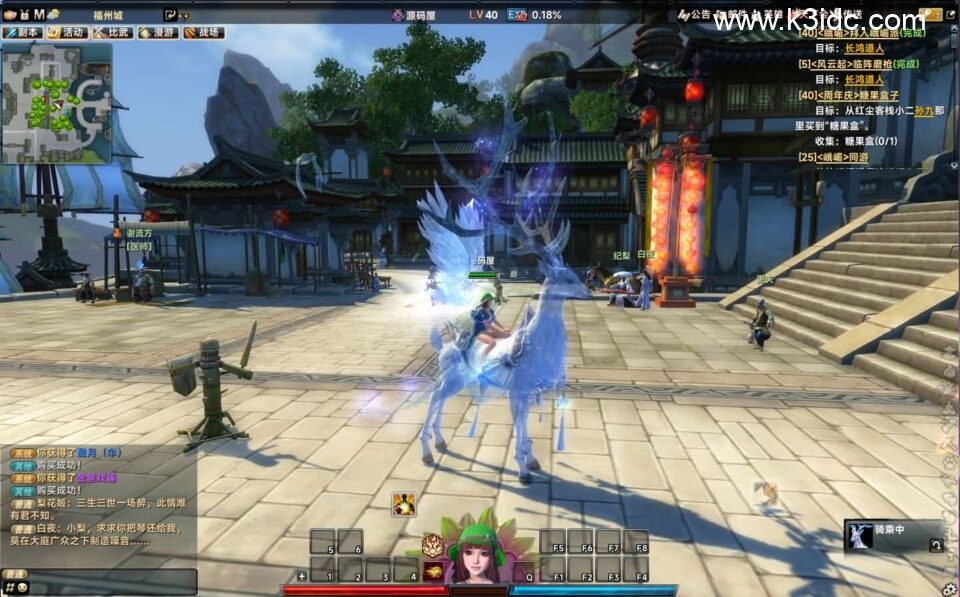Open the M map icon
This screenshot has height=597, width=960.
(x=38, y=14)
